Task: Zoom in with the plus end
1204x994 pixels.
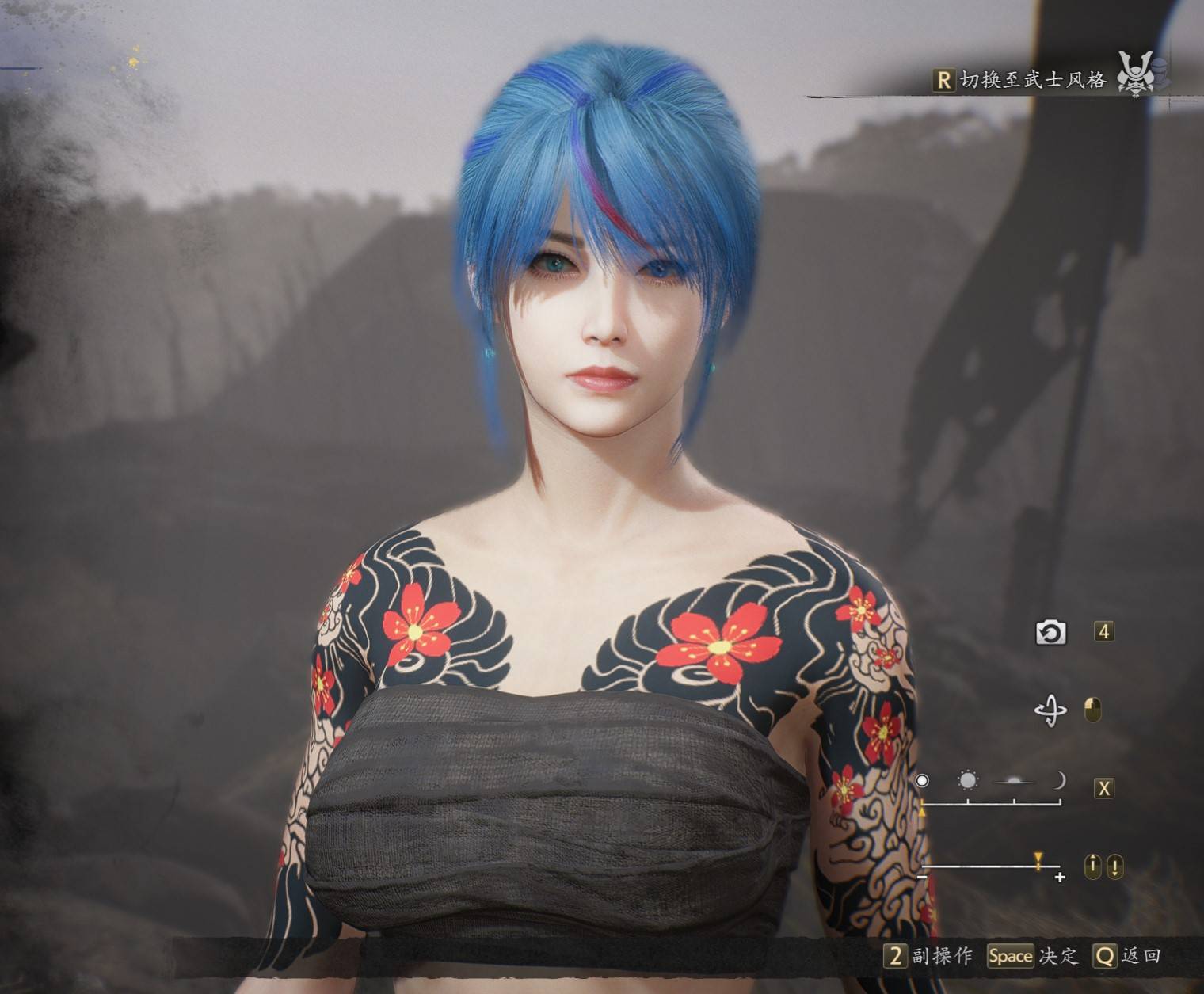Action: (1060, 877)
